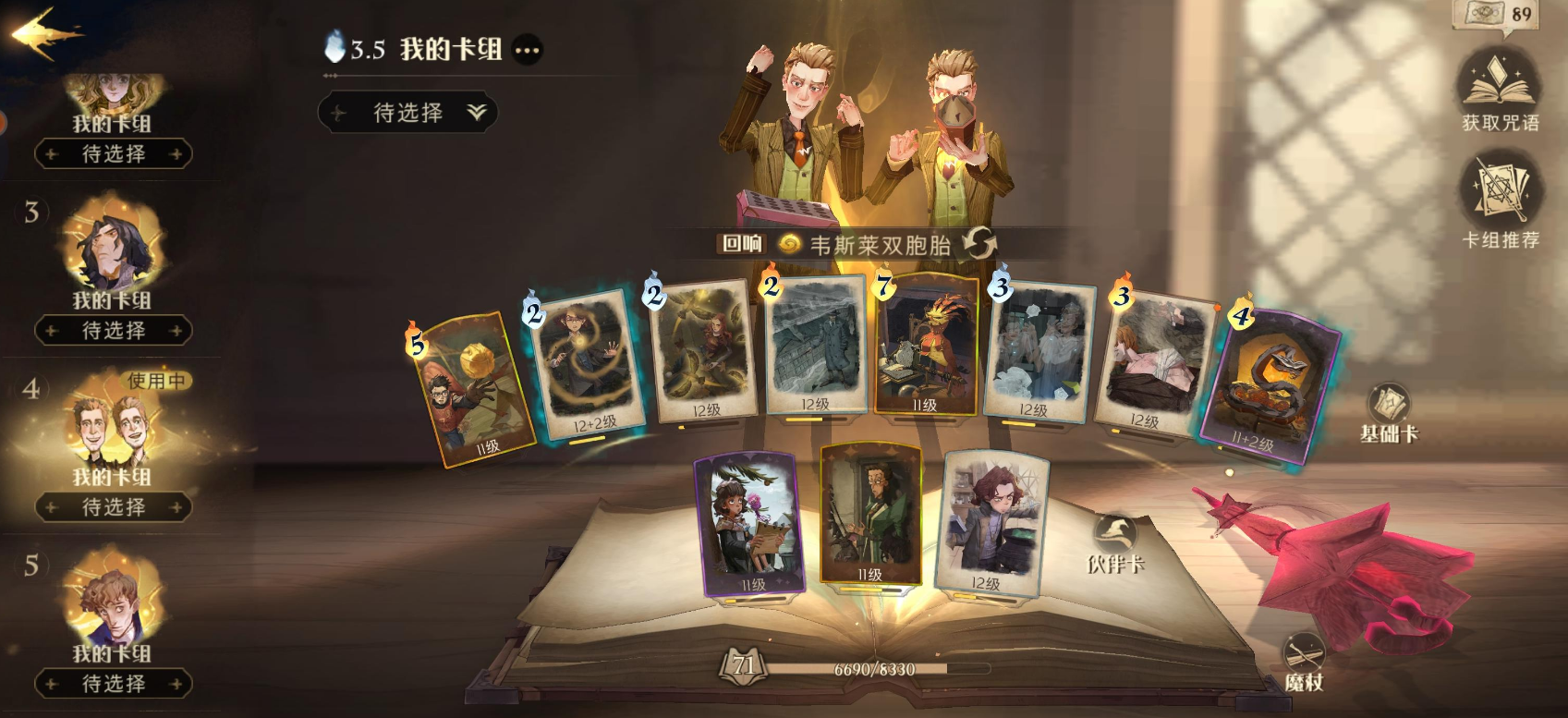Select the cost-2 golden swirl spell card
Image resolution: width=1568 pixels, height=718 pixels.
point(586,365)
